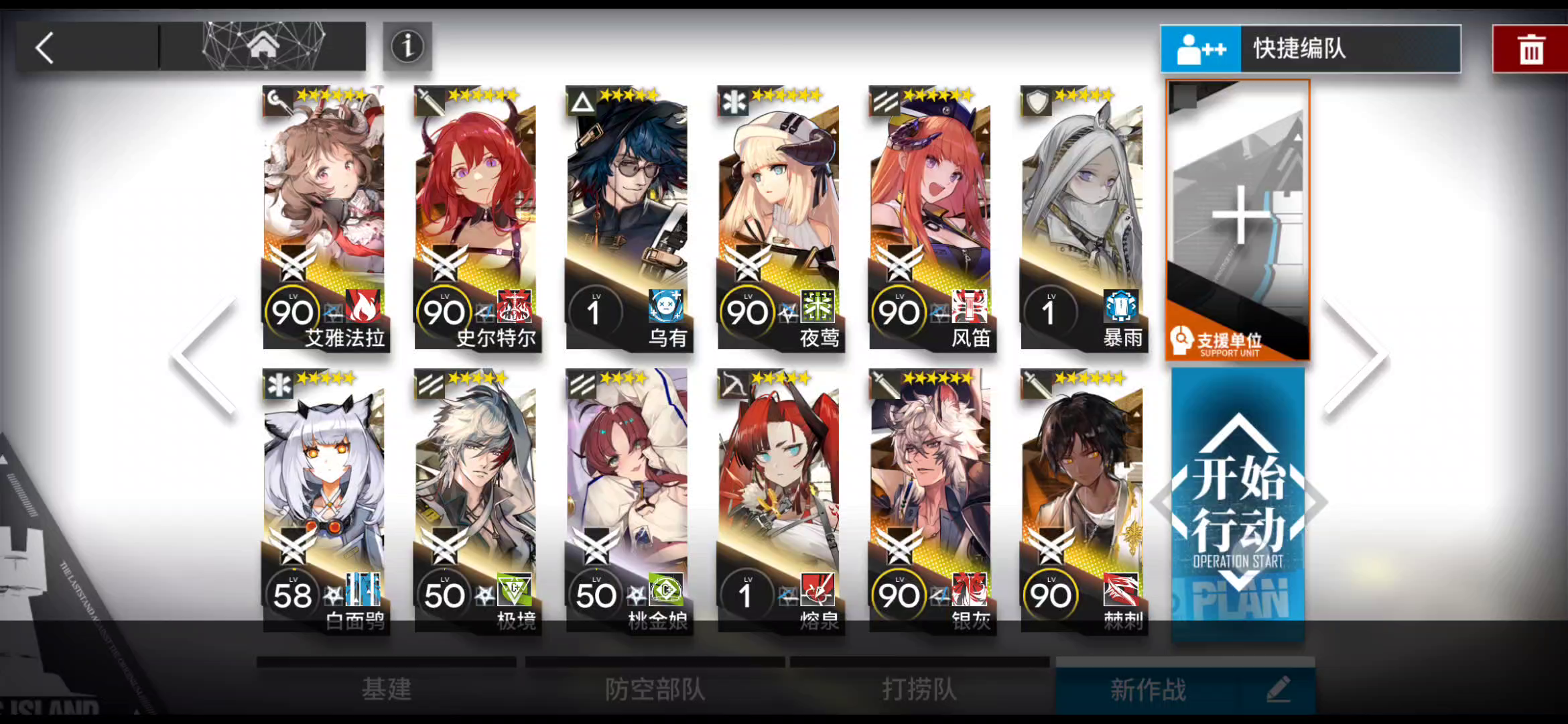This screenshot has height=724, width=1568.
Task: Switch to the 打捞队 squad tab
Action: click(x=919, y=688)
